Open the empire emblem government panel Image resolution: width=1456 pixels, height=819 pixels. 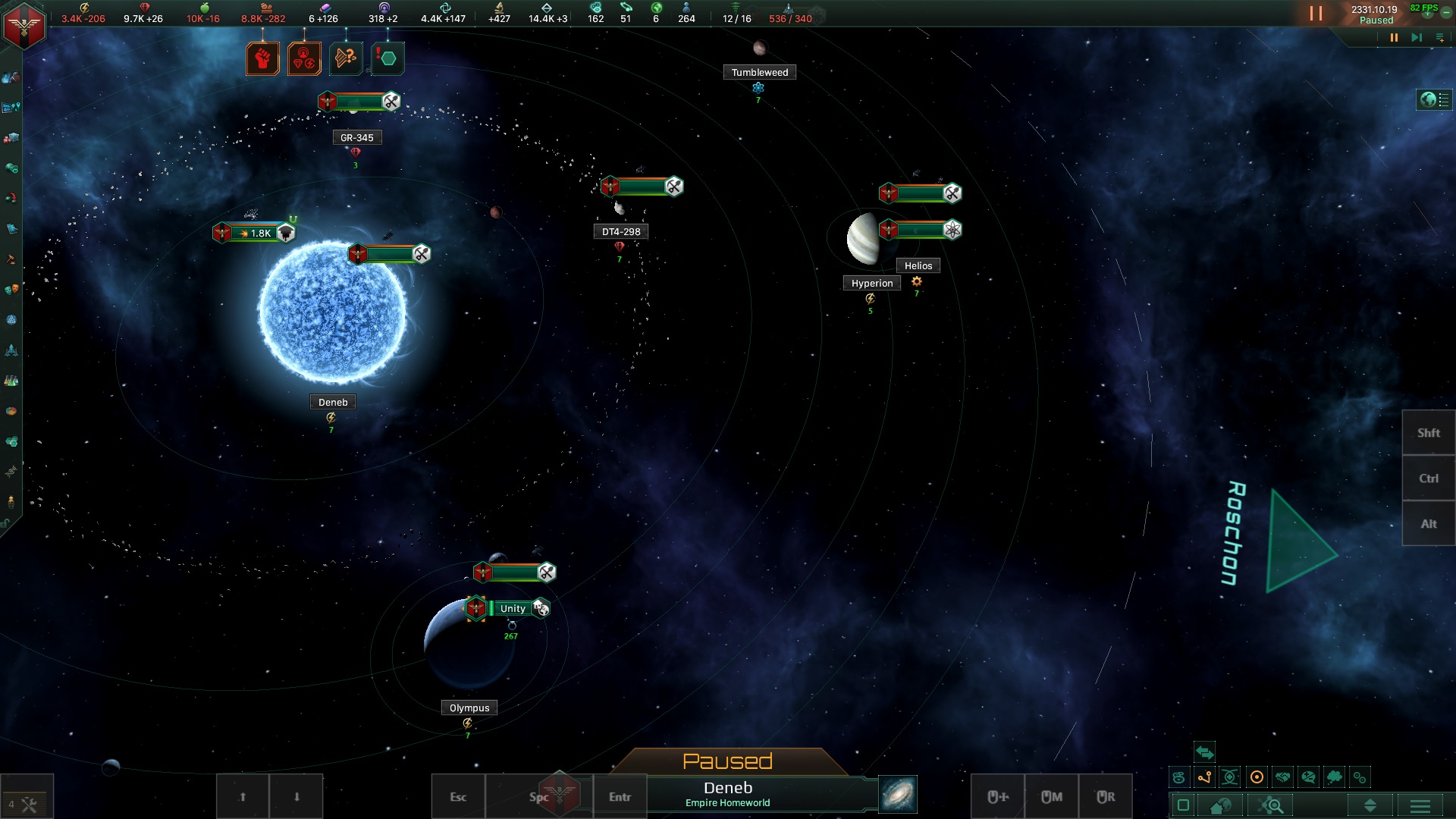click(x=24, y=26)
